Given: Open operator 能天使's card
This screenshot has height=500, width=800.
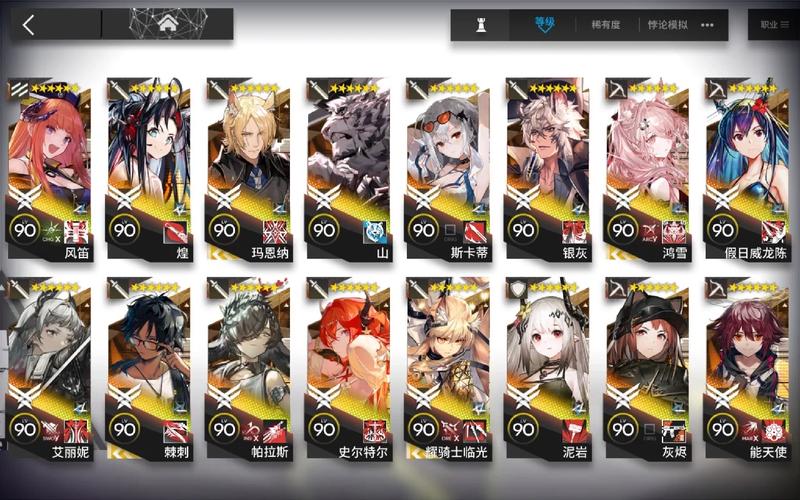Looking at the screenshot, I should (x=746, y=365).
